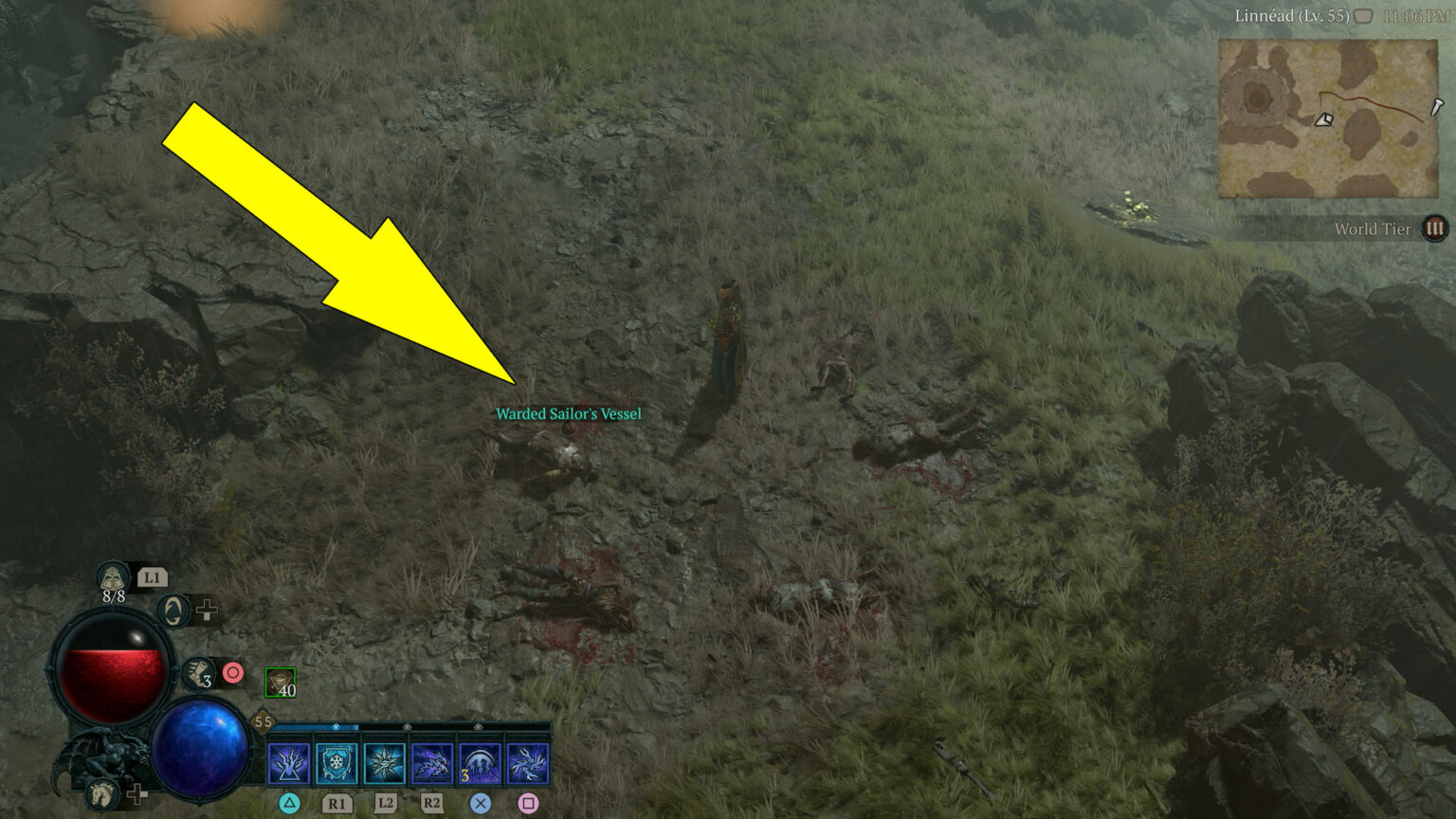Open the first skill upgrade chevron above the hotbar

(x=336, y=726)
